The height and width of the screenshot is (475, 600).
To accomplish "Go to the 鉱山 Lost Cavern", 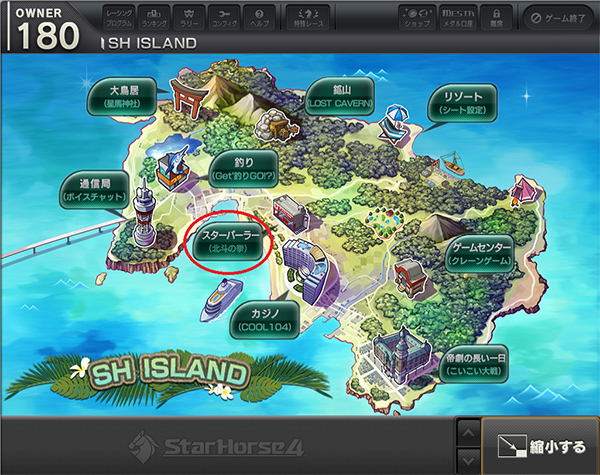I will (x=341, y=95).
